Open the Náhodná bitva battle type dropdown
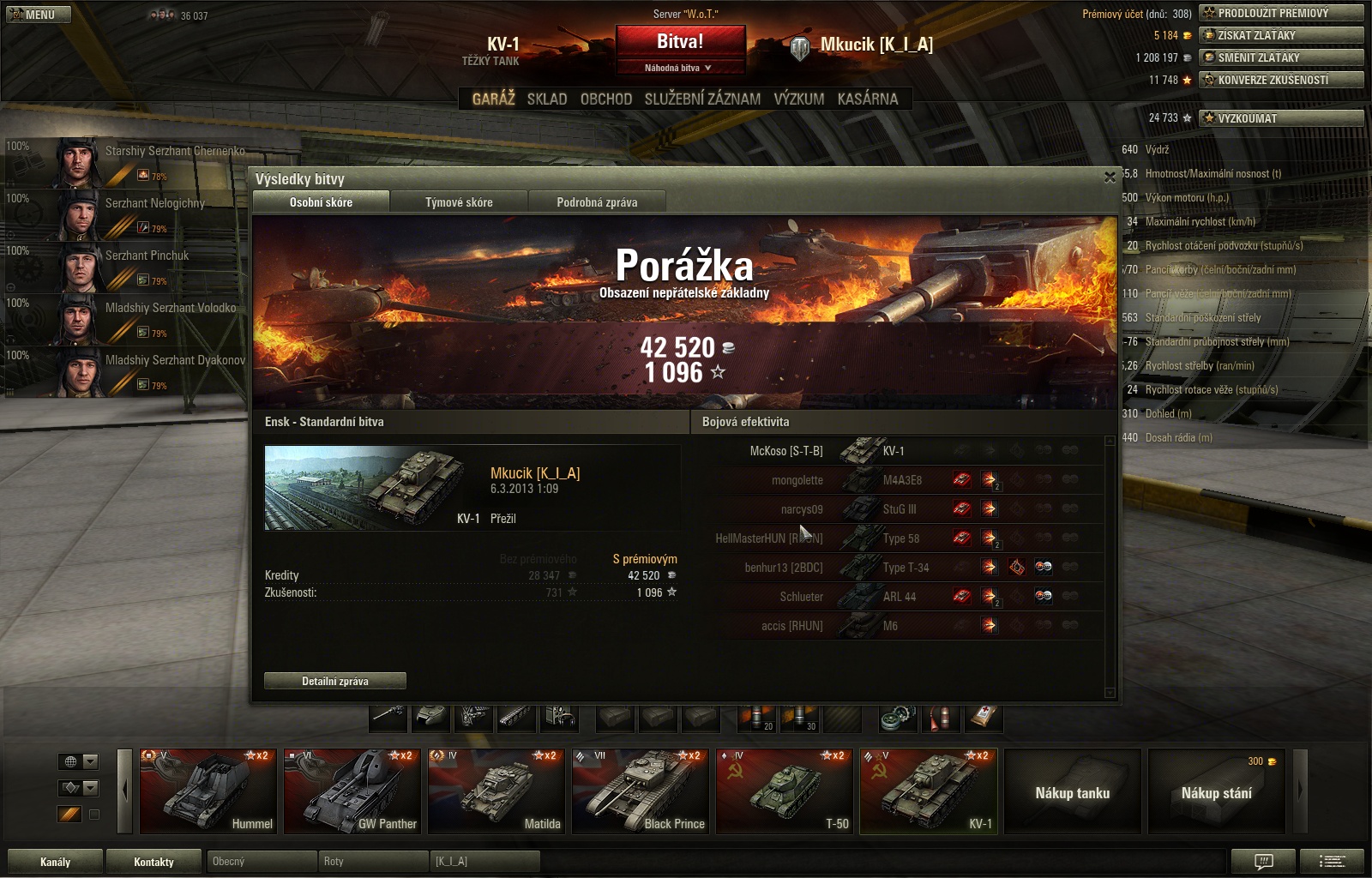 point(680,68)
